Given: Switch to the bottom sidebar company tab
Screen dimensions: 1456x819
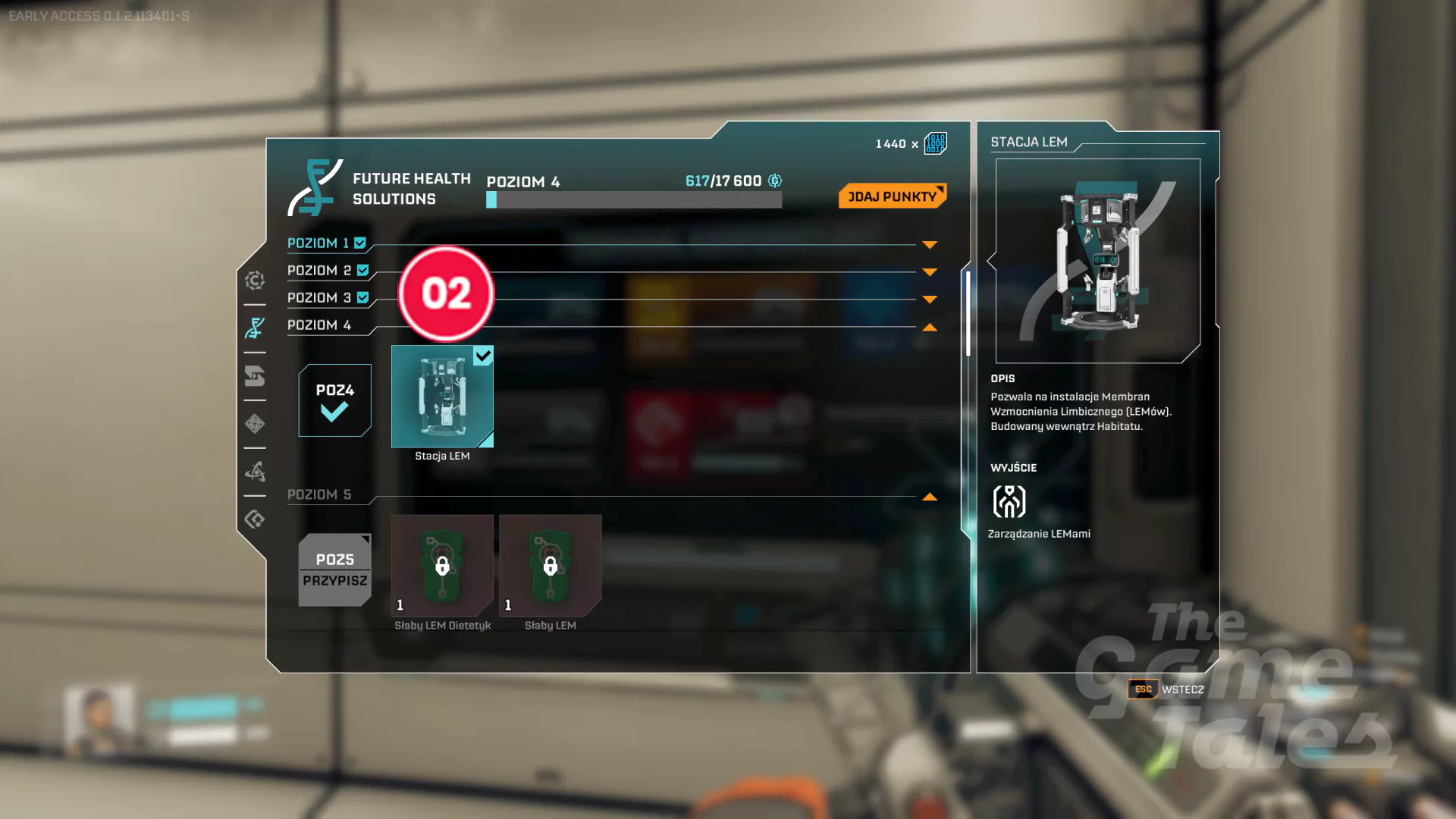Looking at the screenshot, I should [255, 519].
